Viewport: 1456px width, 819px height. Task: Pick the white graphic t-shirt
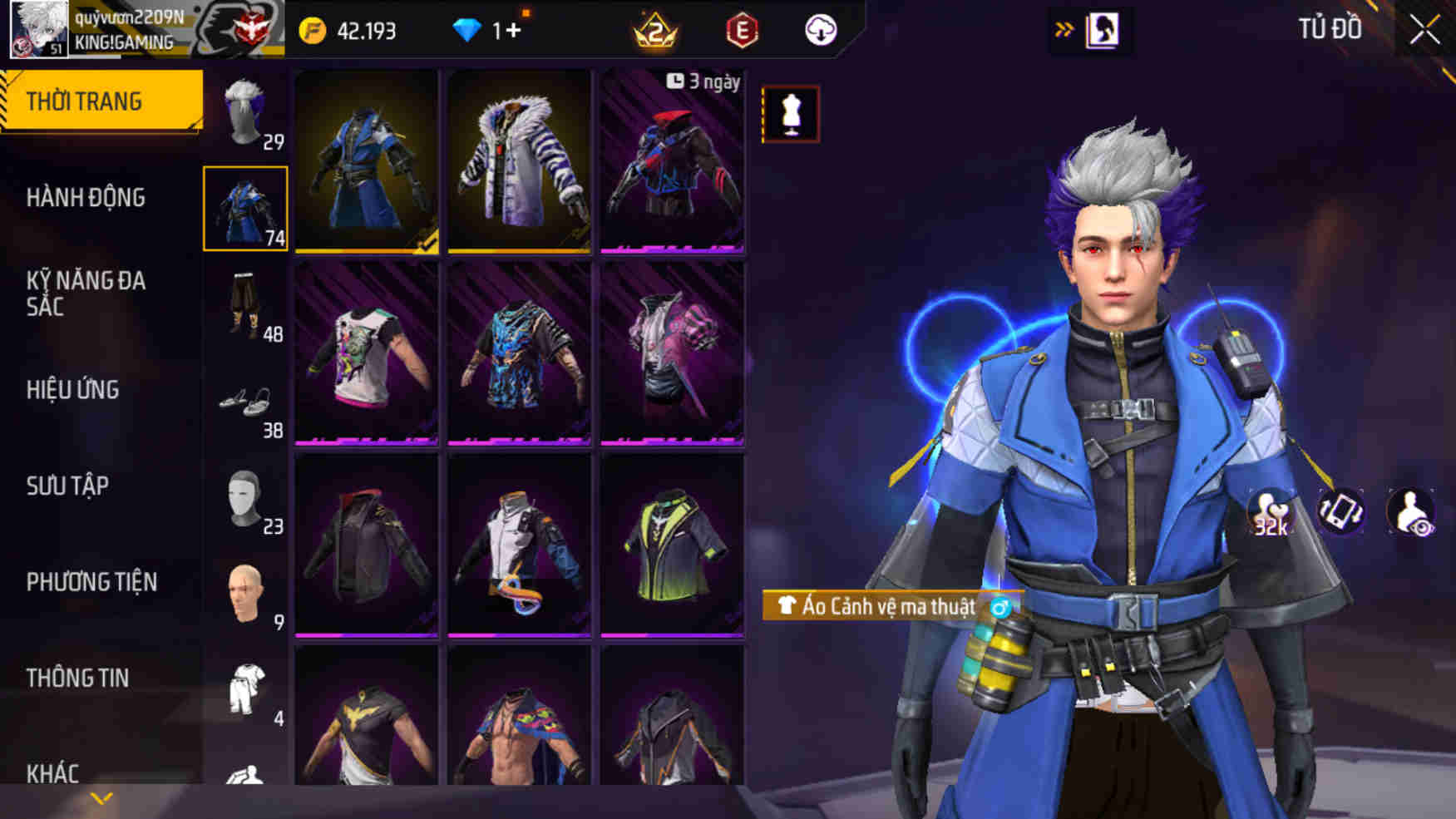(x=366, y=353)
